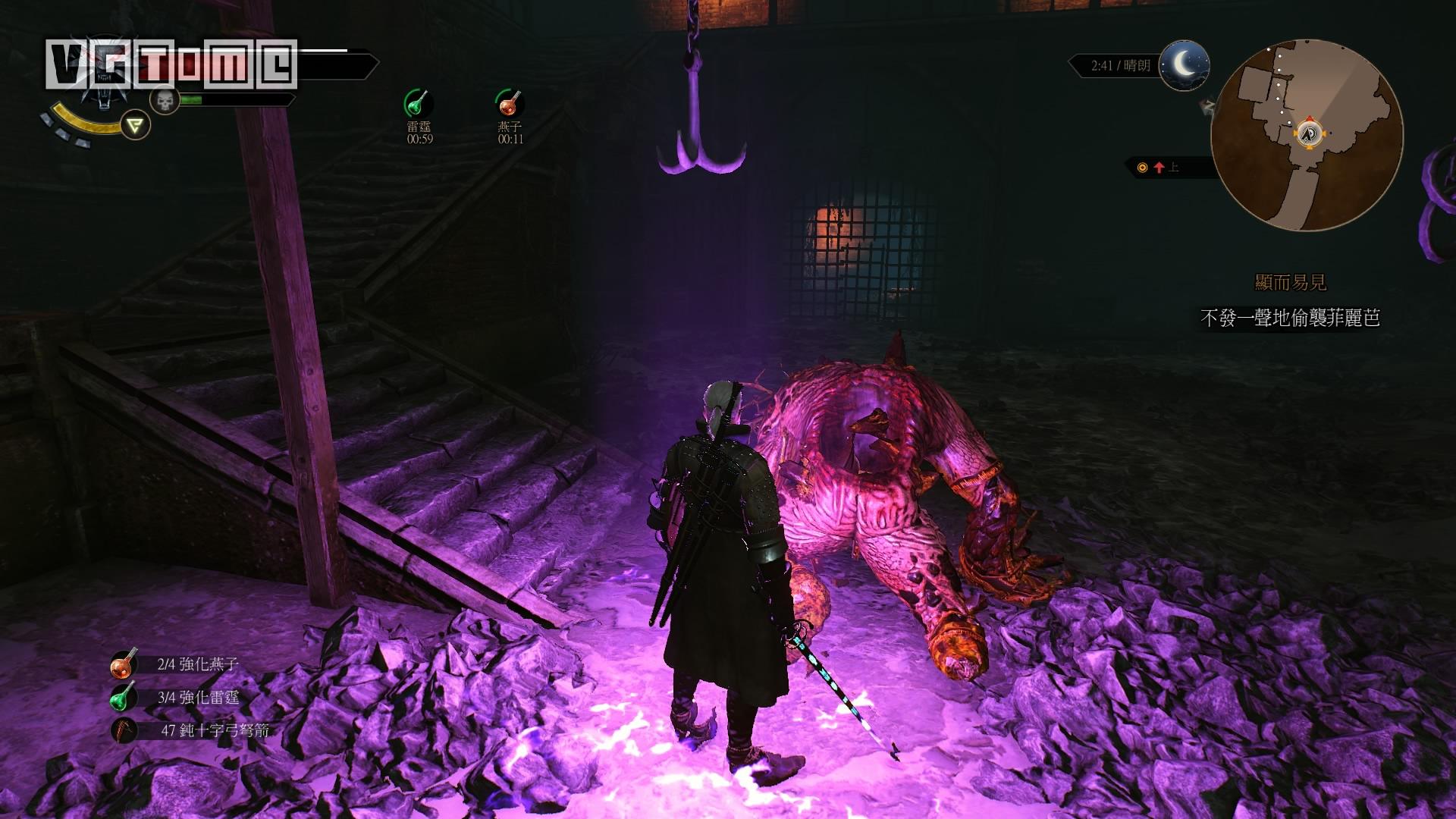Image resolution: width=1456 pixels, height=819 pixels.
Task: Select the quest objective about Philippa
Action: click(x=1290, y=318)
